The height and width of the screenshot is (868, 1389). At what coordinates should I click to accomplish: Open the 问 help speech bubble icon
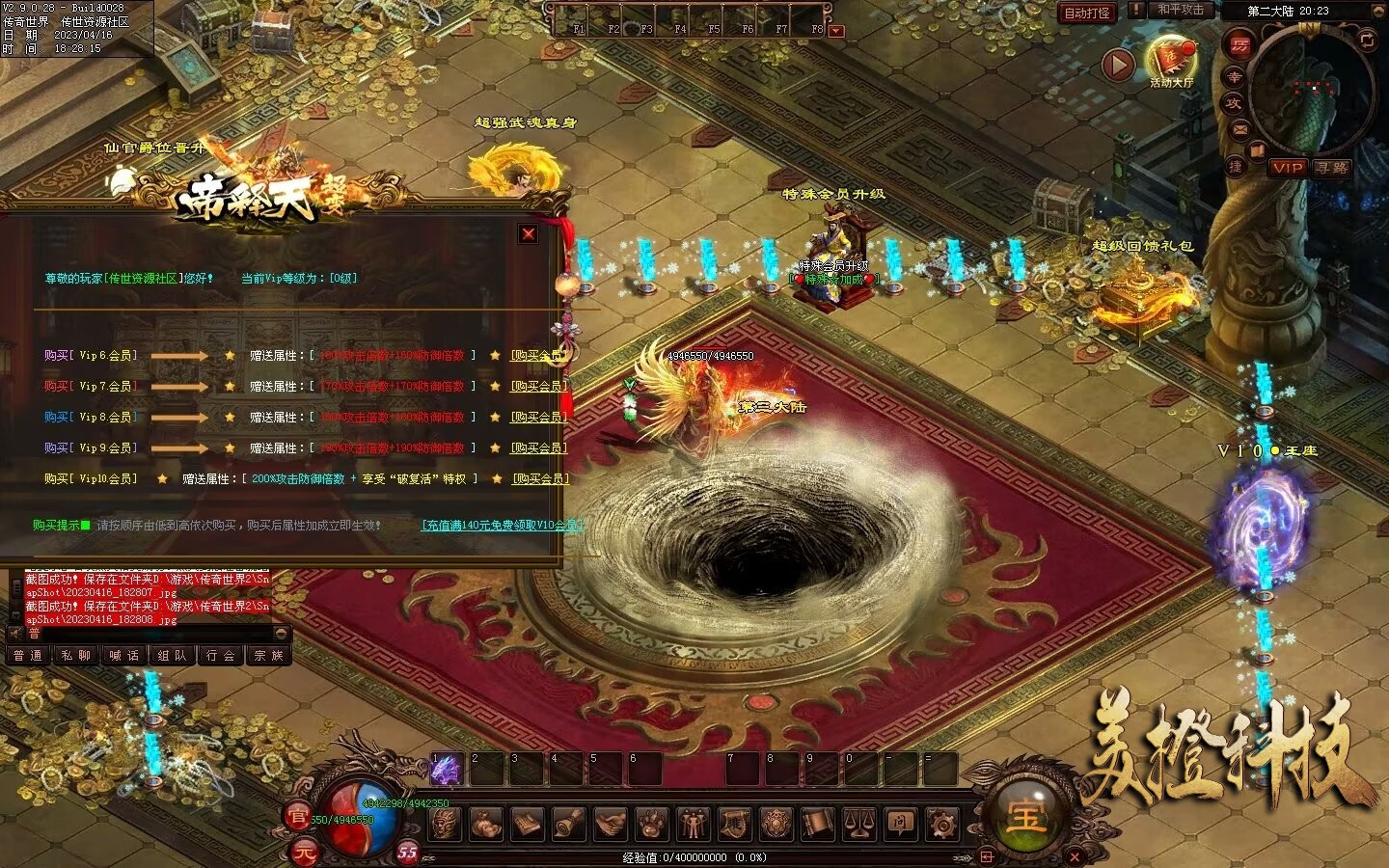click(900, 825)
